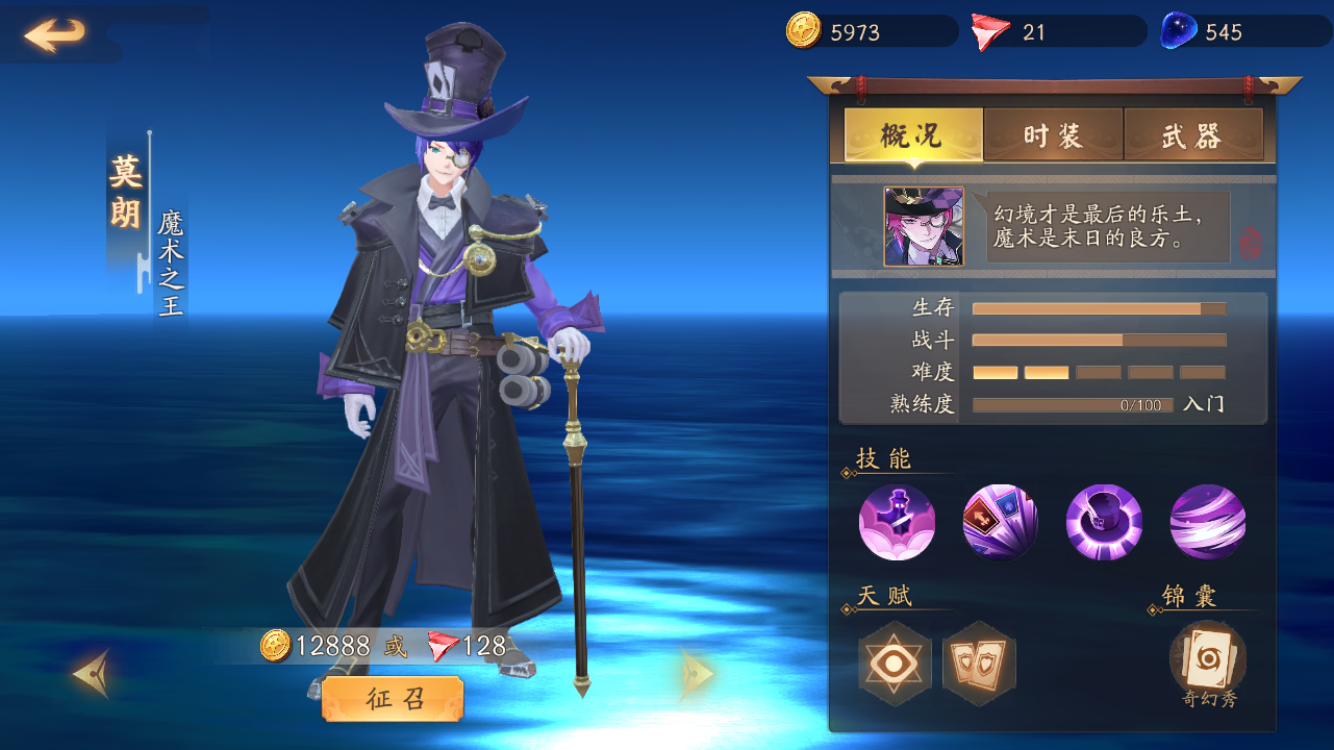Recruit the hero with 征召 button
Viewport: 1334px width, 750px height.
pyautogui.click(x=393, y=699)
